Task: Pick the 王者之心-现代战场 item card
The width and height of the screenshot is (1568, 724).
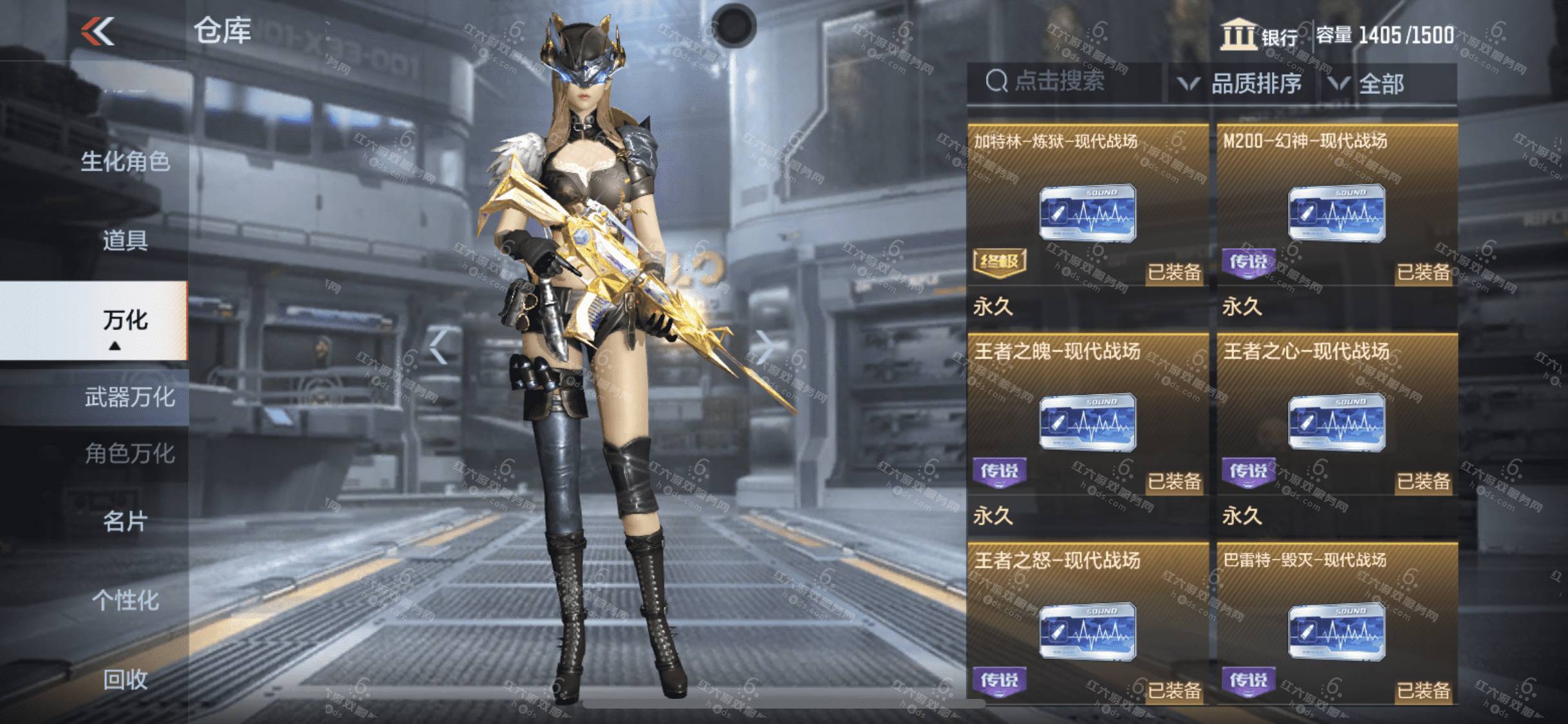Action: 1336,422
